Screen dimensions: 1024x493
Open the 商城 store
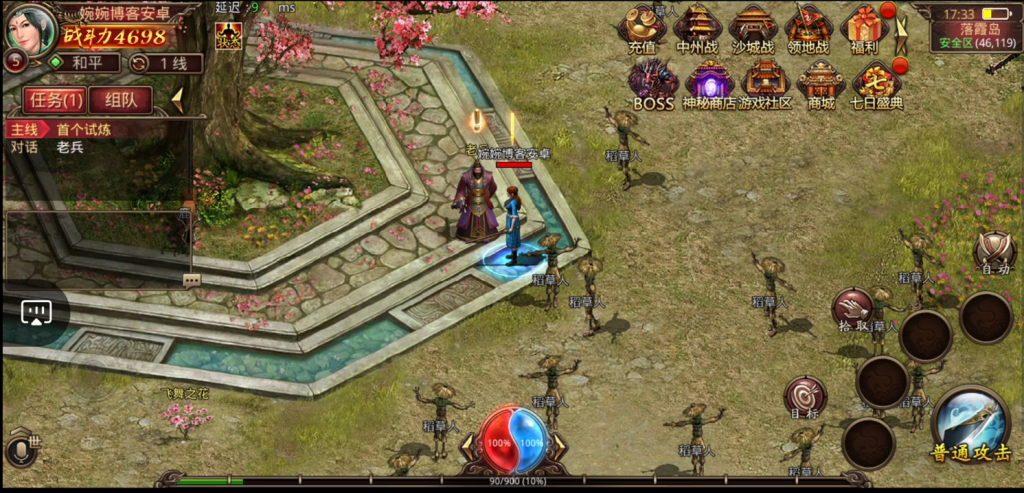tap(821, 83)
